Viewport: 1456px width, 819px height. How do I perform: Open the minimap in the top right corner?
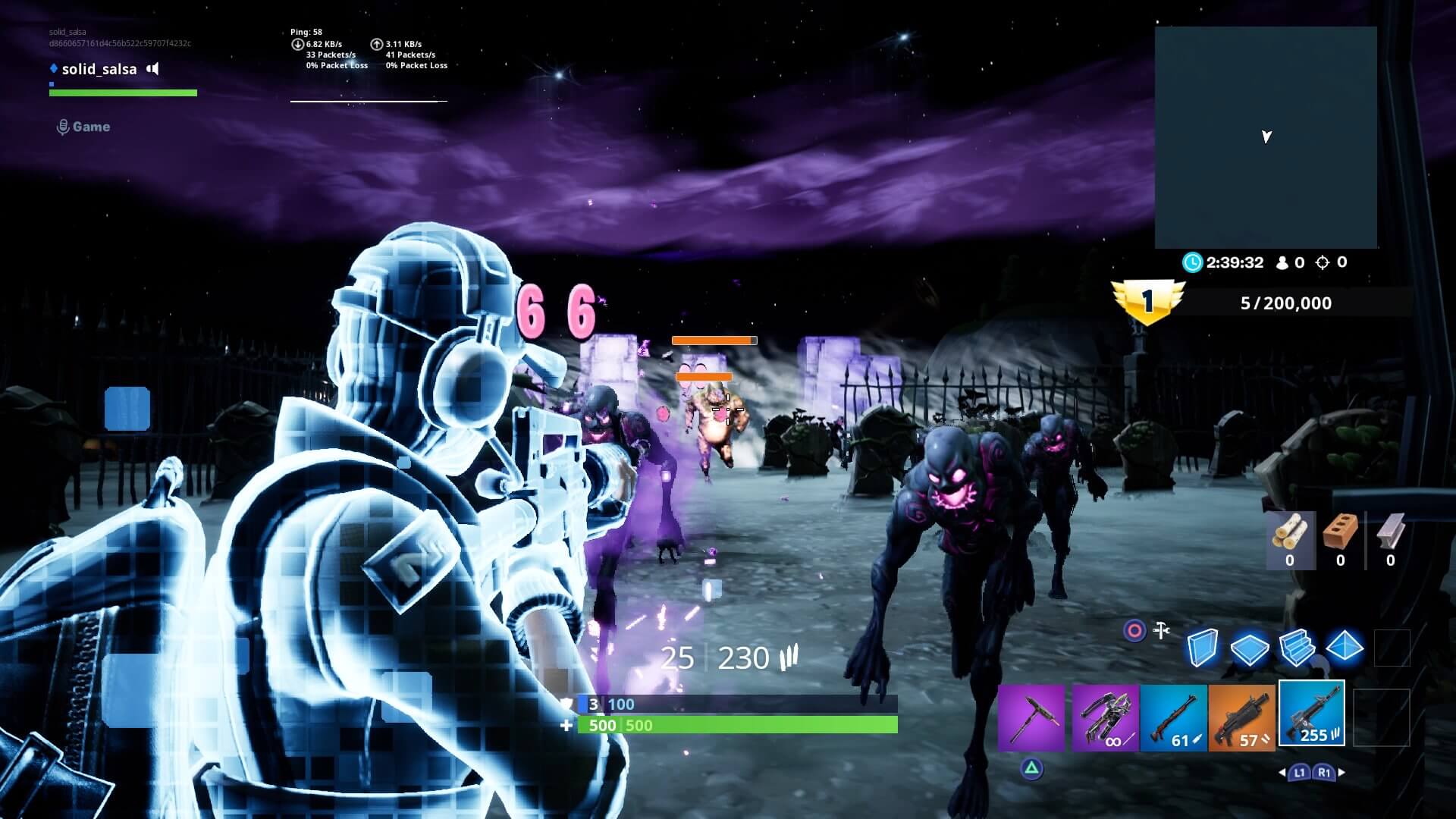1265,136
